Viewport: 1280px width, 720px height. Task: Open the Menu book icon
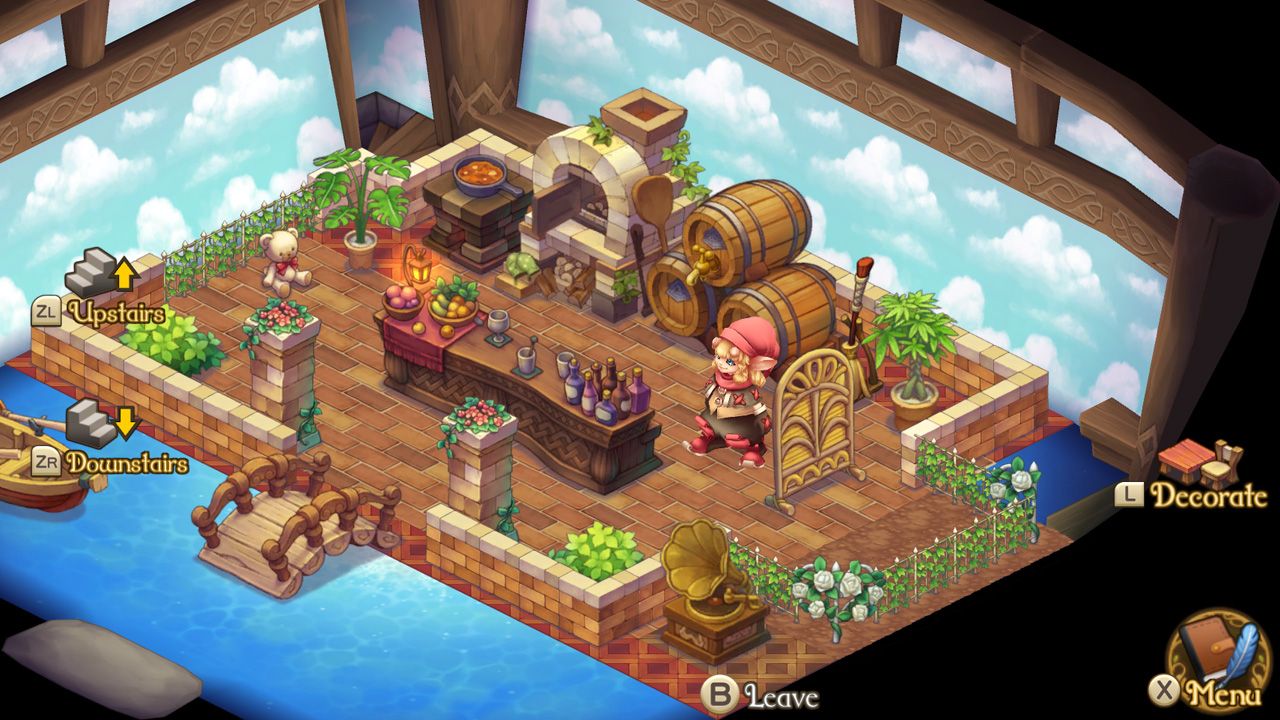tap(1205, 650)
